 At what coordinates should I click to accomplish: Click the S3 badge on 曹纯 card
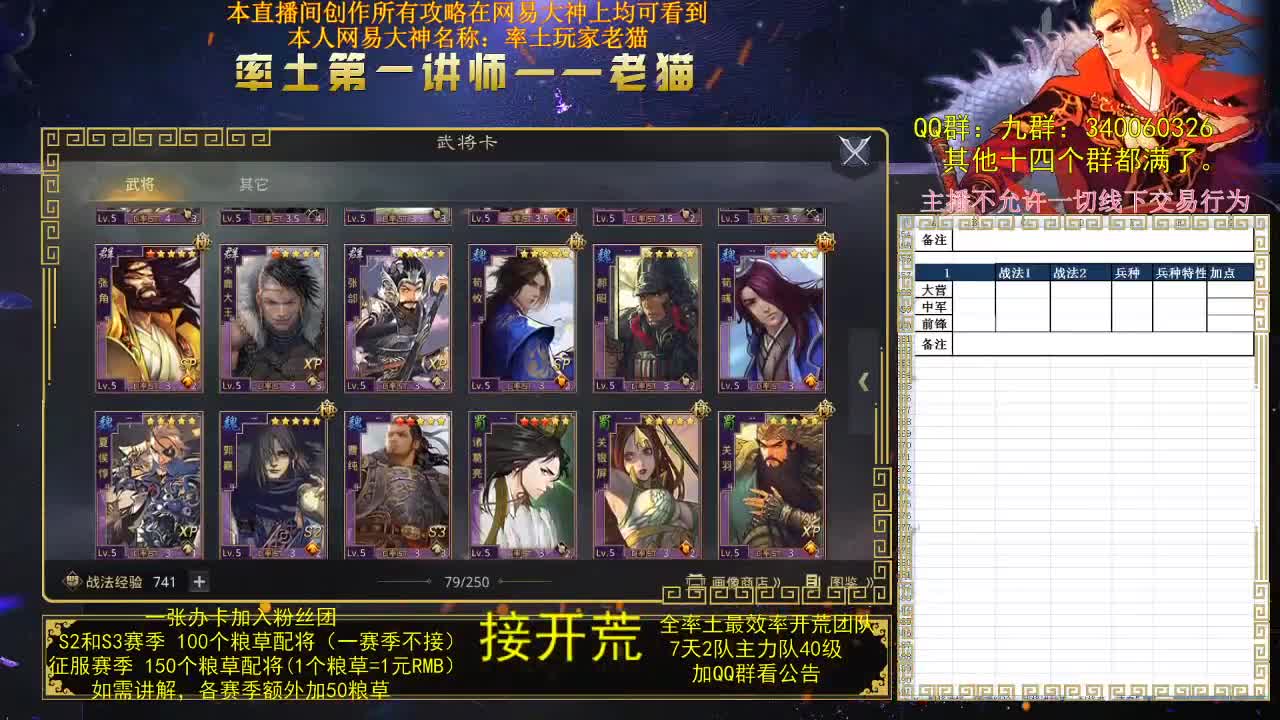(440, 533)
